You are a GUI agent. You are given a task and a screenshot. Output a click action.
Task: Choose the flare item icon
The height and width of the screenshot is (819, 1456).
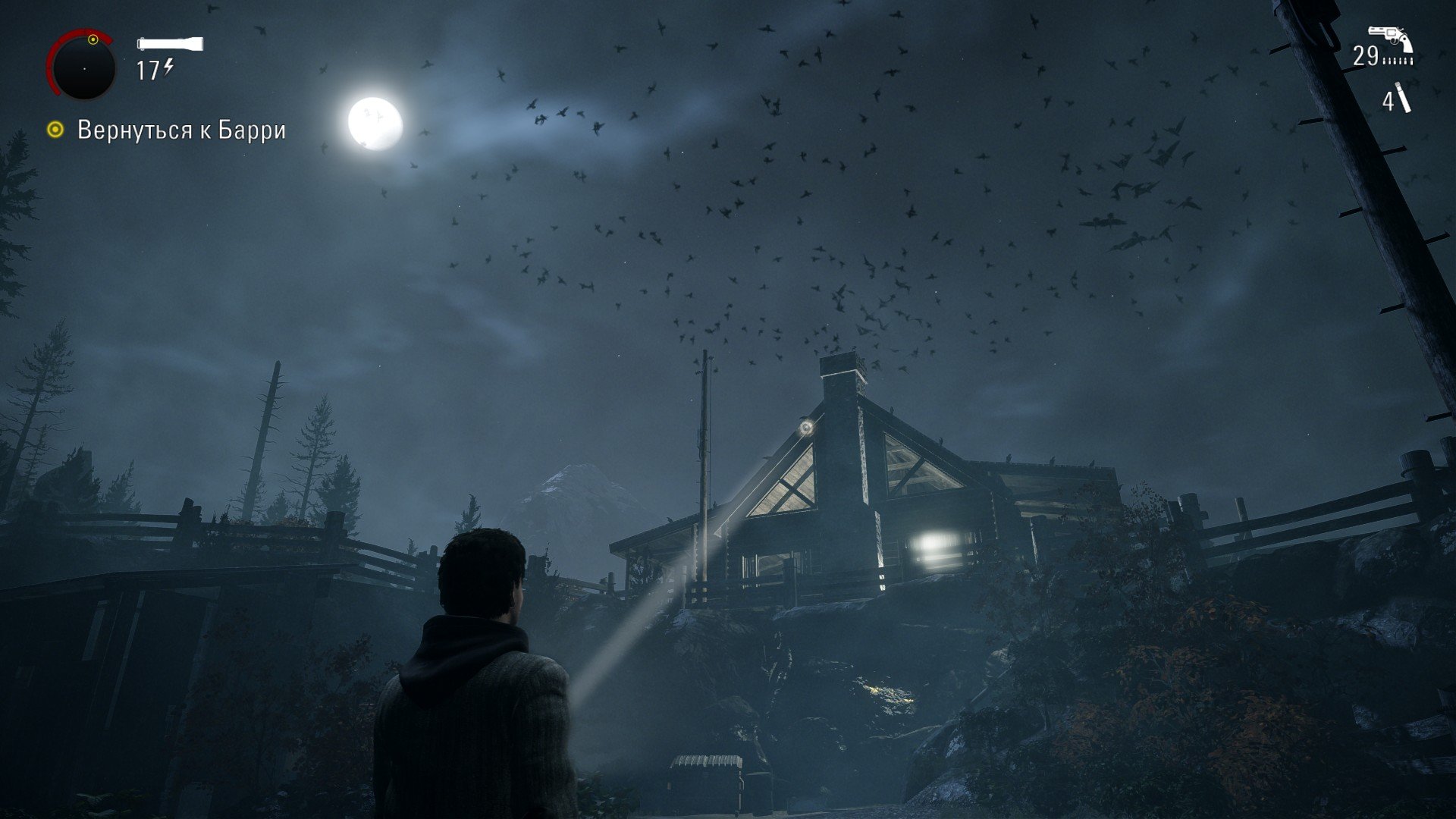tap(1404, 99)
